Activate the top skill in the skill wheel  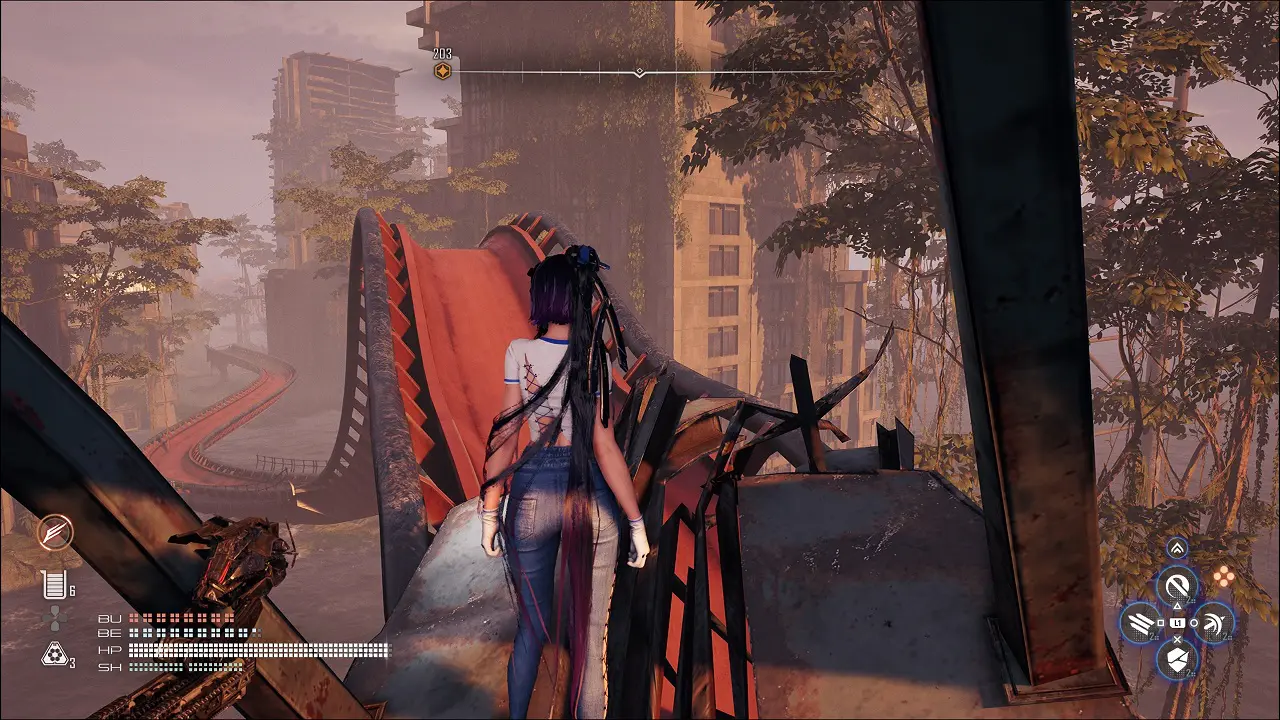coord(1177,585)
